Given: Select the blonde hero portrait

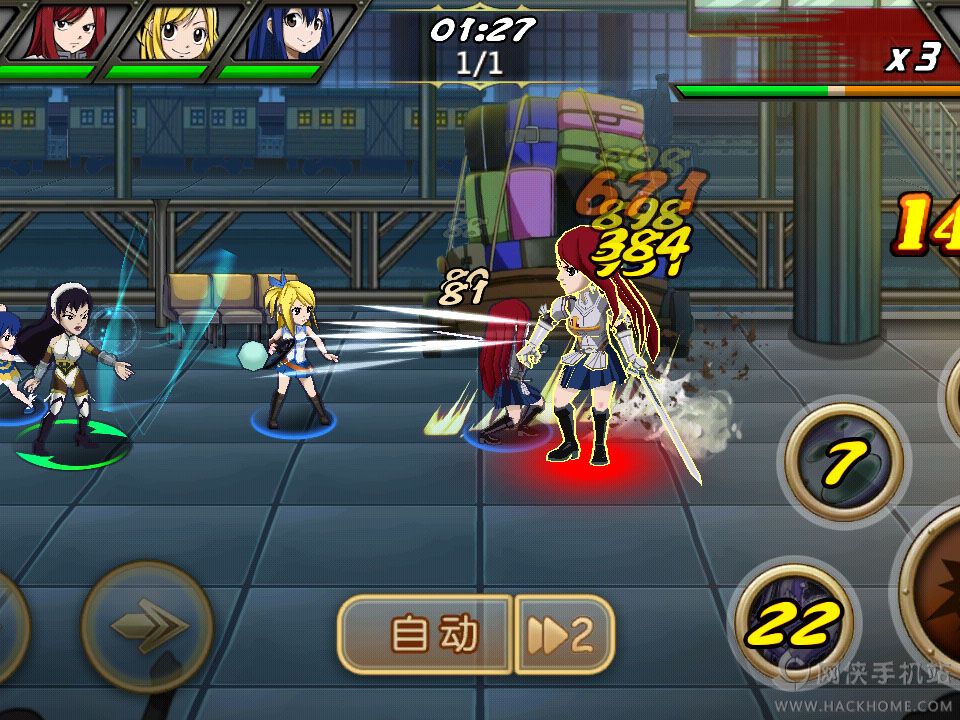Looking at the screenshot, I should coord(171,32).
